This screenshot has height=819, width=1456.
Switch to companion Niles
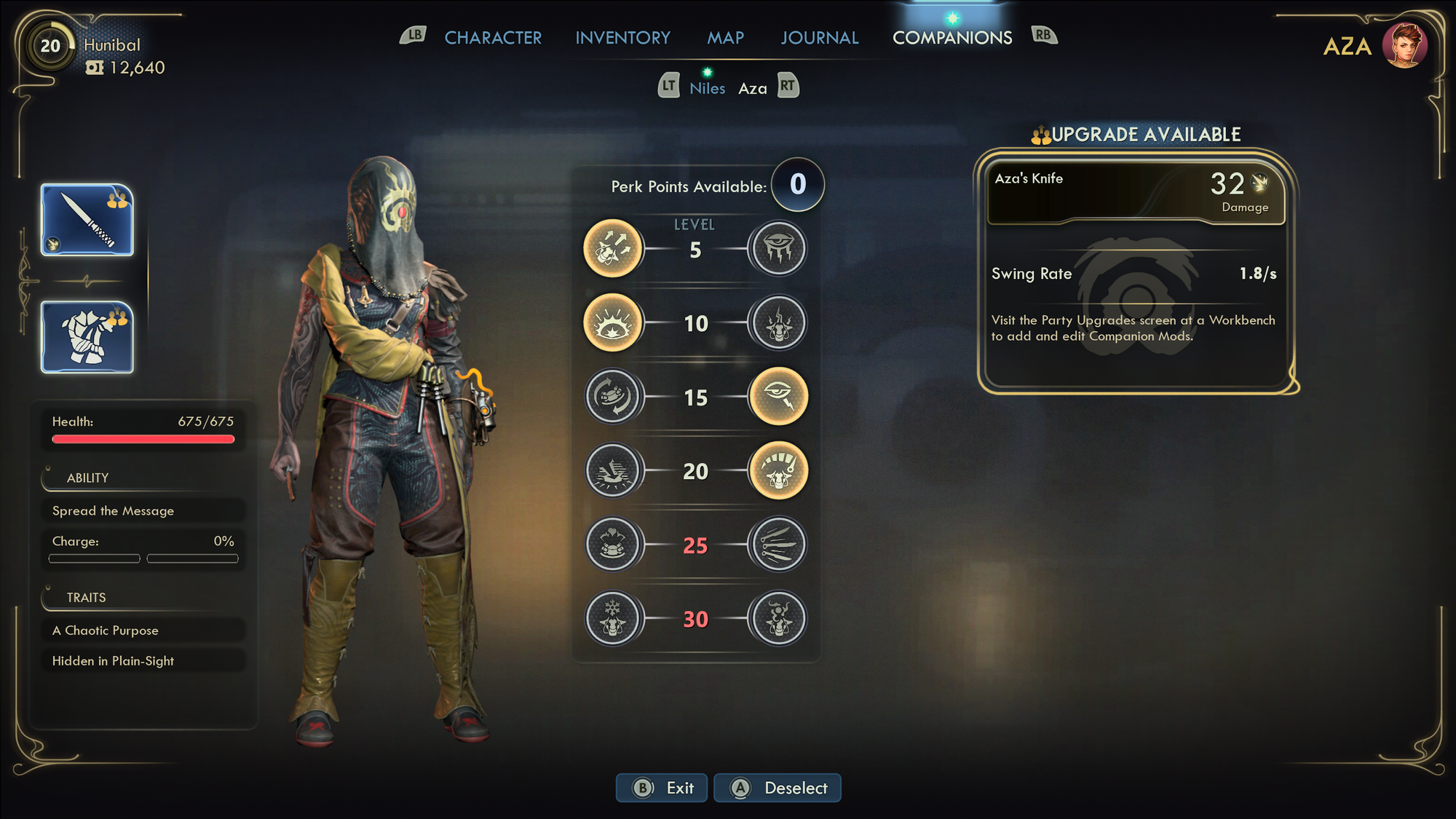707,87
